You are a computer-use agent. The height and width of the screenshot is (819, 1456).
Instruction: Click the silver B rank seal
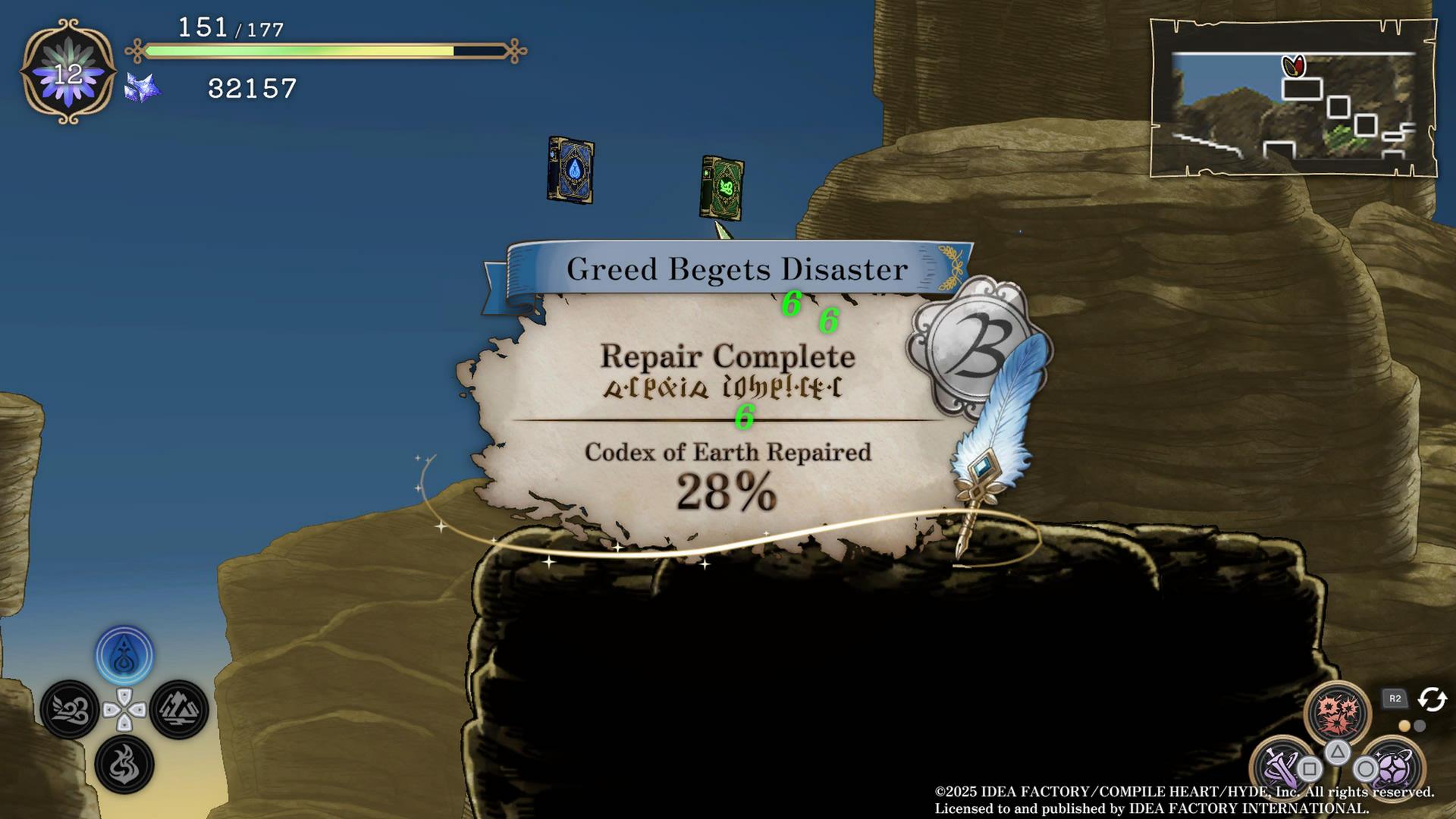pos(974,347)
